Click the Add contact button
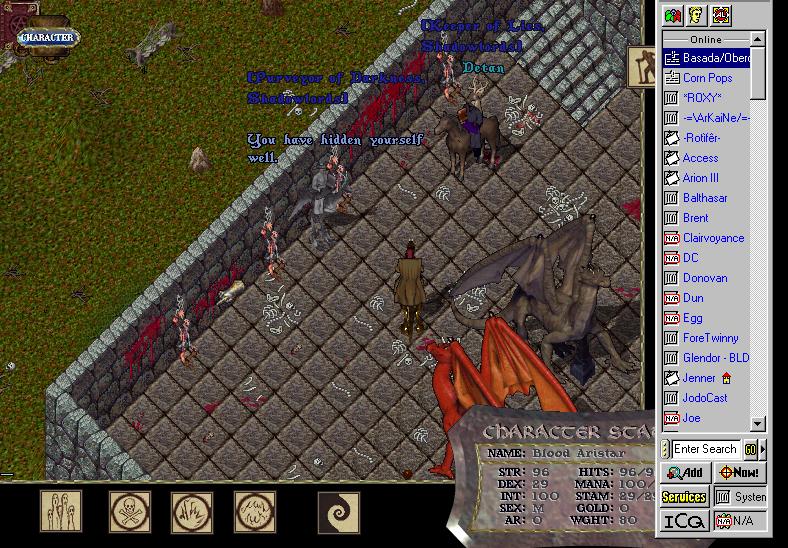 (685, 472)
